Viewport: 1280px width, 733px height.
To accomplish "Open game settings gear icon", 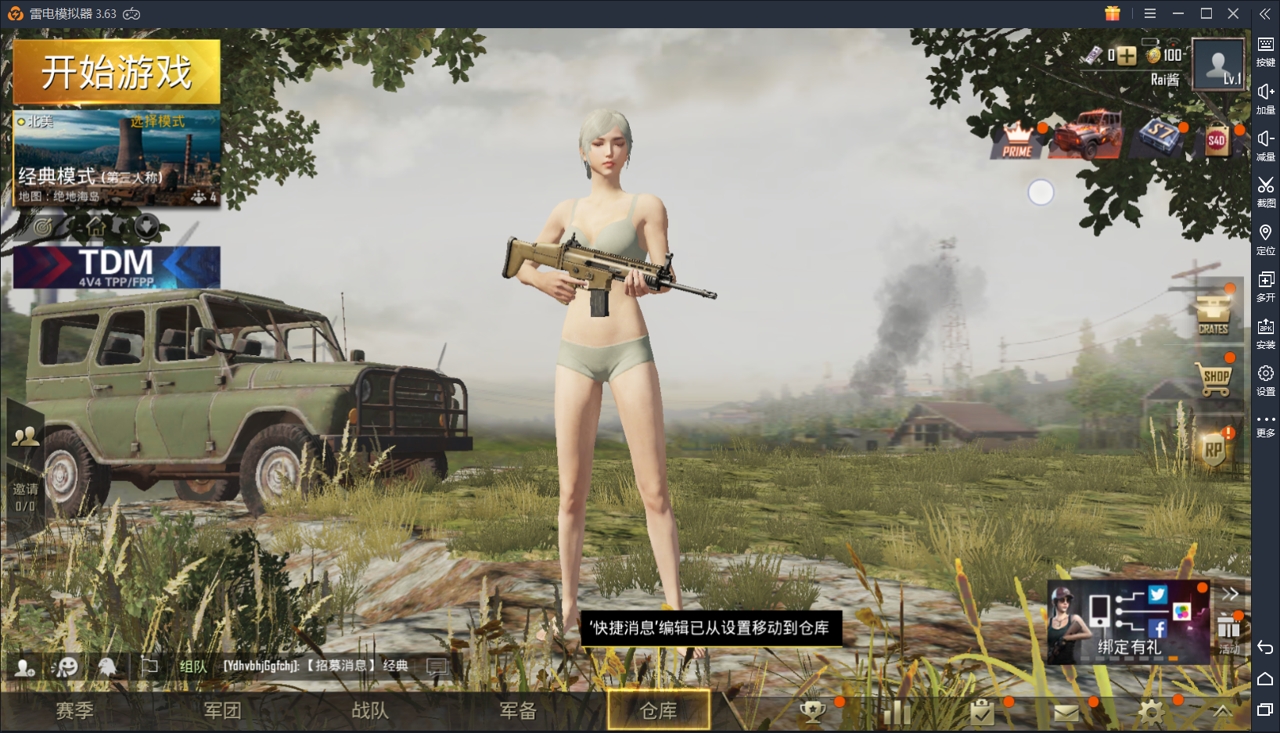I will pos(1151,712).
